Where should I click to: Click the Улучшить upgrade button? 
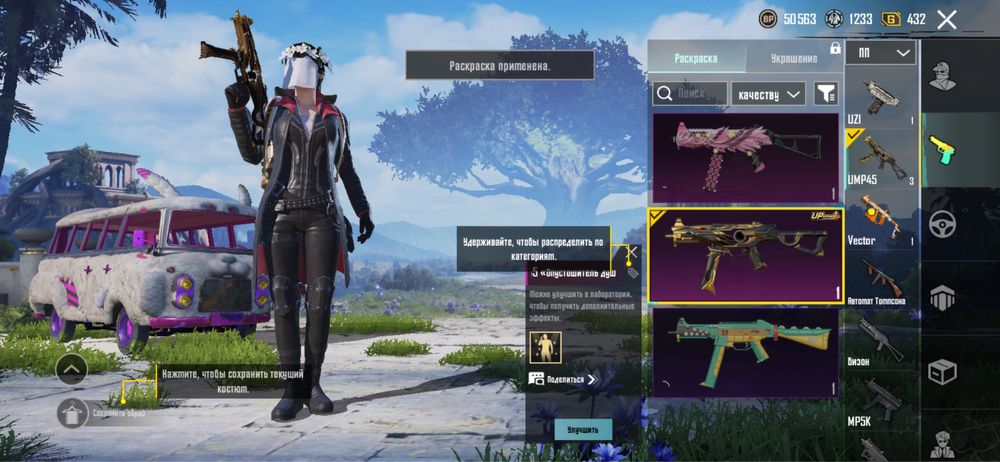pyautogui.click(x=583, y=429)
